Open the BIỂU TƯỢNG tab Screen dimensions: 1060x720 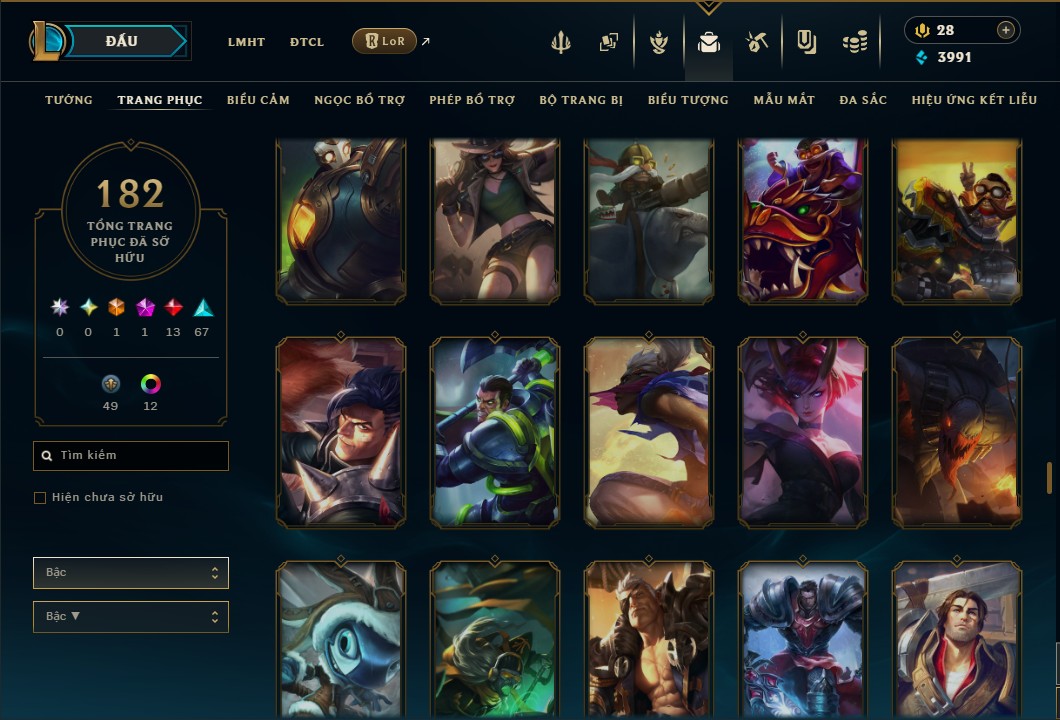(688, 100)
